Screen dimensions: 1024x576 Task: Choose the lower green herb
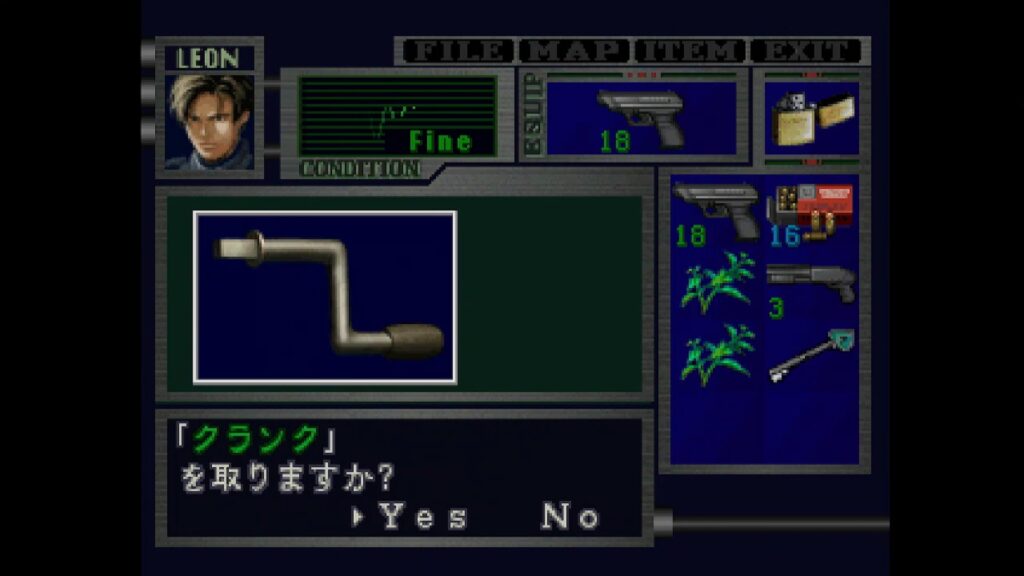[x=716, y=357]
